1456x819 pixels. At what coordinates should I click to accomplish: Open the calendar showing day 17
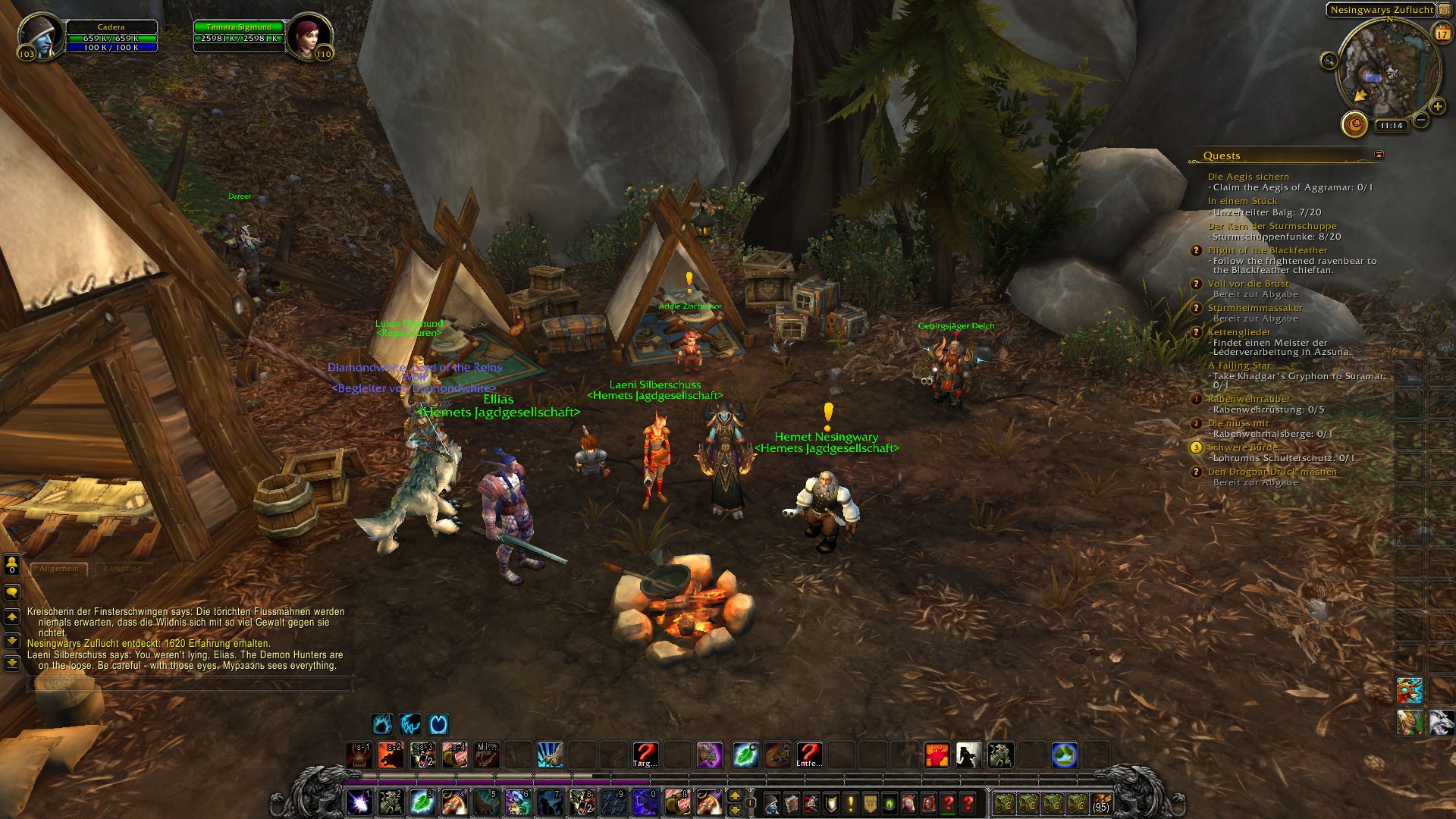[x=1442, y=33]
